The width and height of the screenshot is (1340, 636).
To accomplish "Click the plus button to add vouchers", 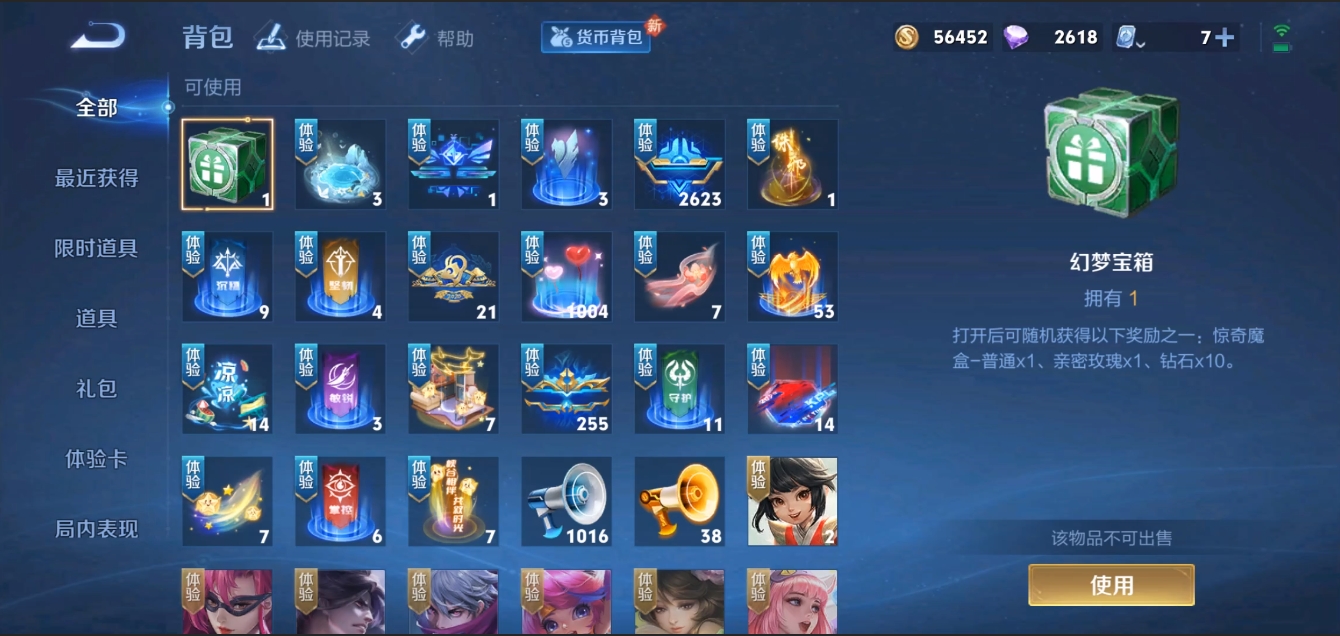I will 1224,38.
